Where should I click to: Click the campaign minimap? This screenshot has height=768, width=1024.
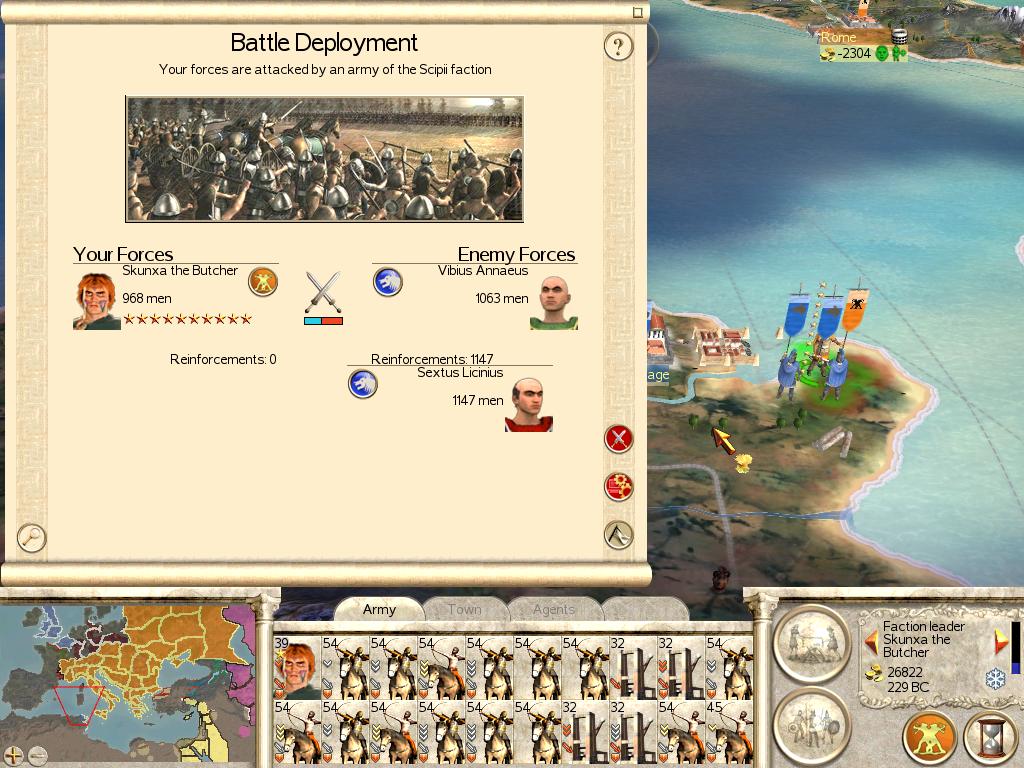(130, 670)
